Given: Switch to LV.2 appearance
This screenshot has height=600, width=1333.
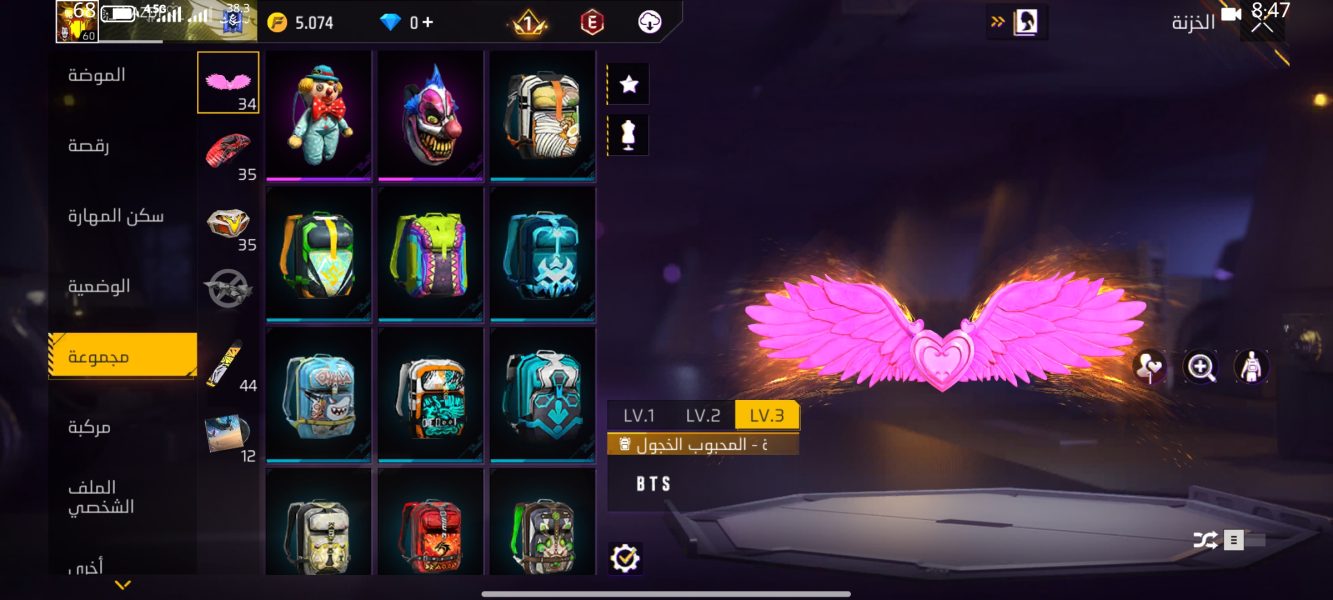Looking at the screenshot, I should pos(702,416).
